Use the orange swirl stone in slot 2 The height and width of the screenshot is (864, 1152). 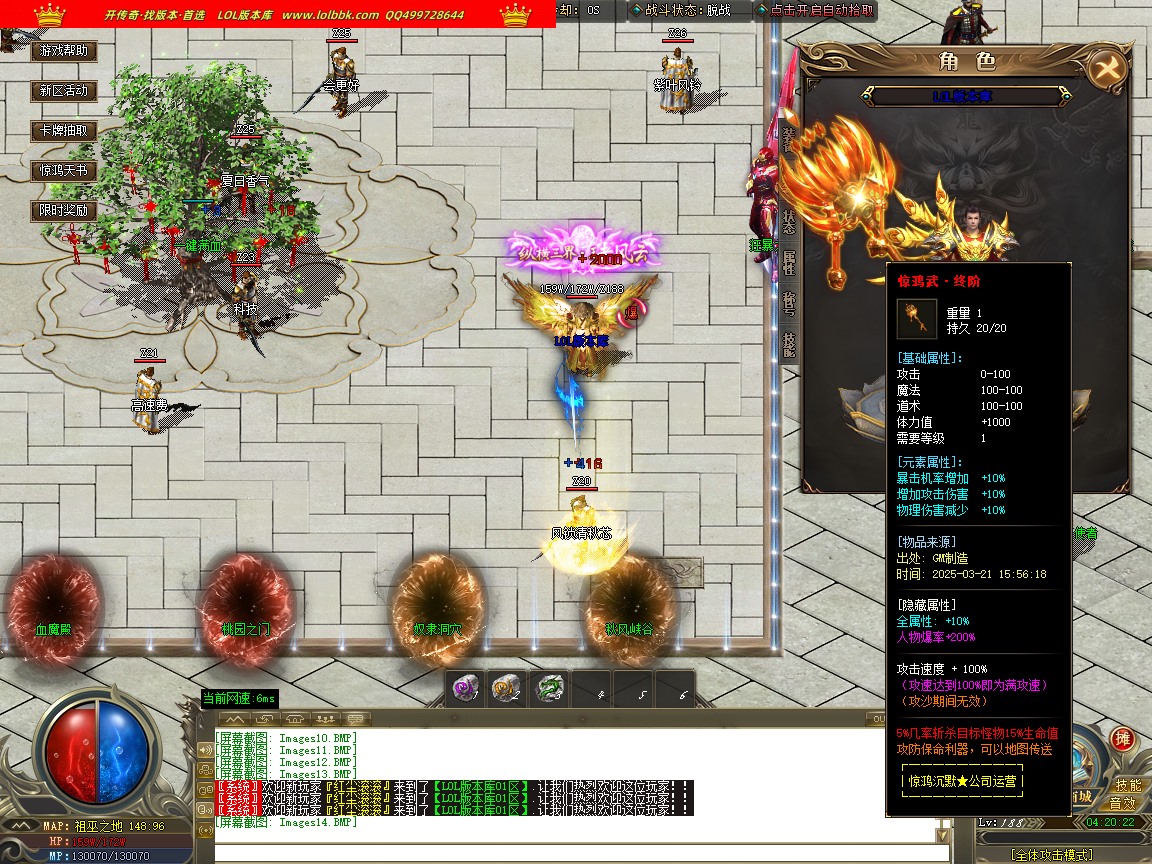[506, 689]
